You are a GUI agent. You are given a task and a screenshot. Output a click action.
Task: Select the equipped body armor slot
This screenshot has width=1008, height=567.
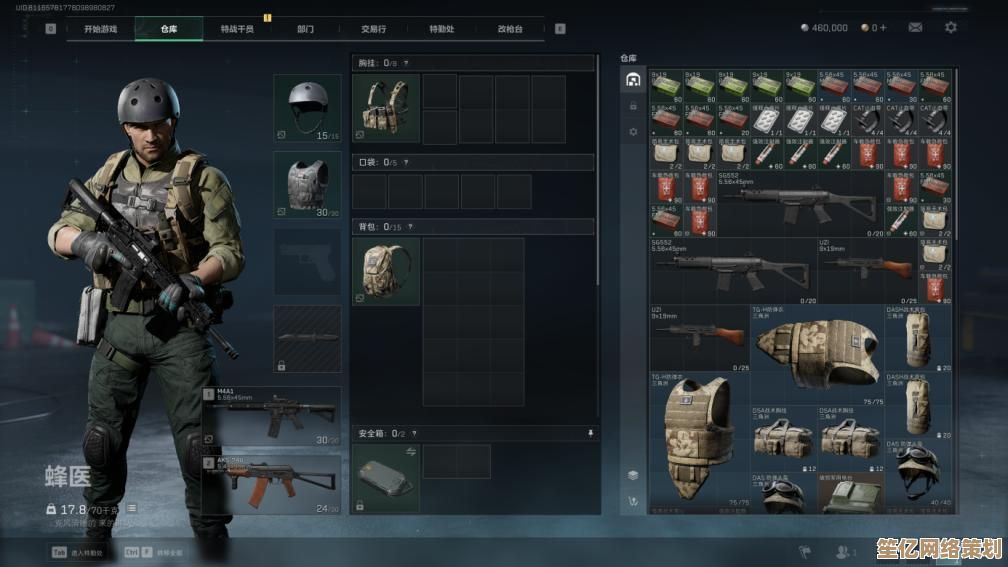(x=307, y=186)
